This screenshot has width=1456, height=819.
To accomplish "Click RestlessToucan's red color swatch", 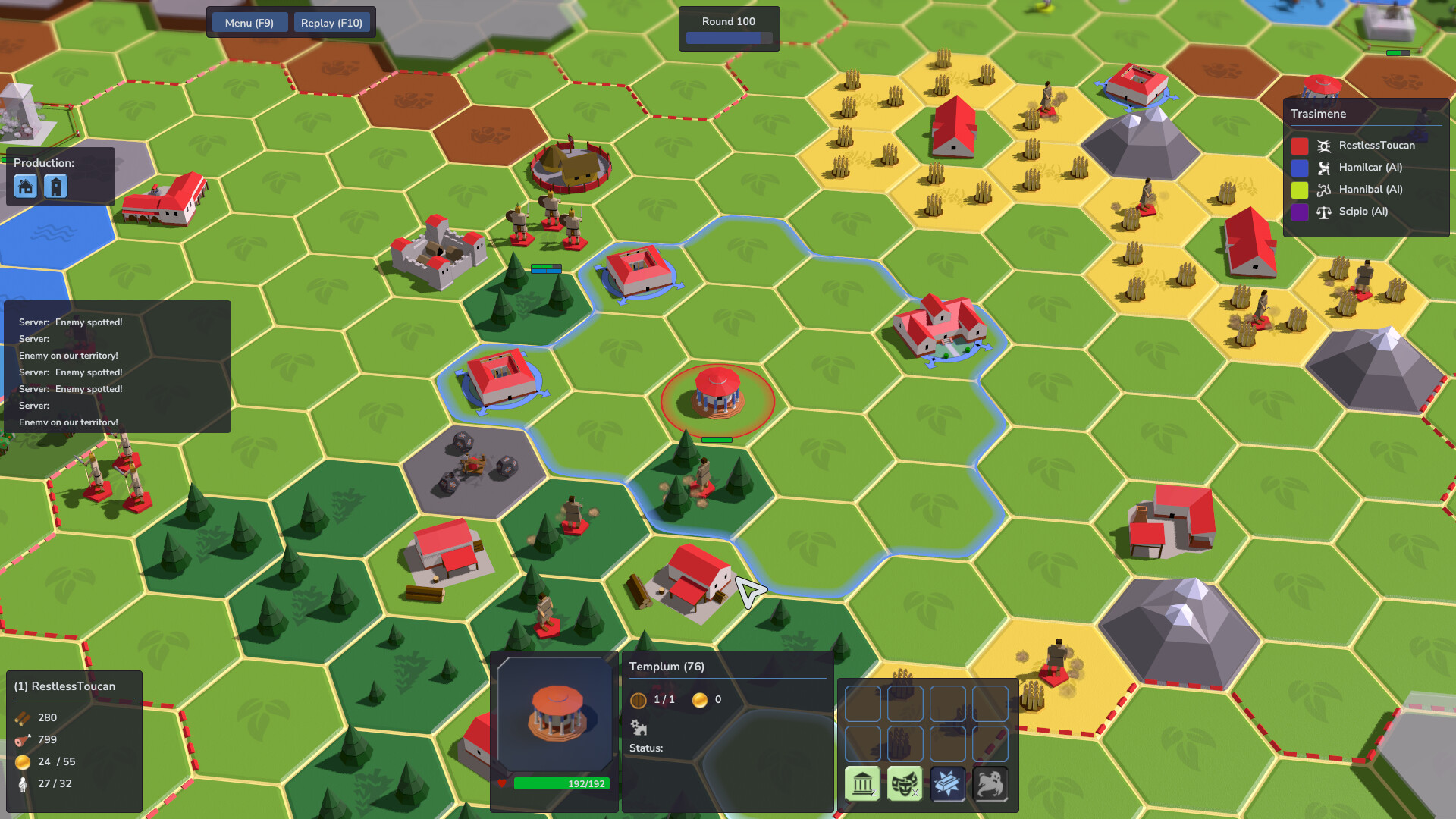I will point(1298,146).
